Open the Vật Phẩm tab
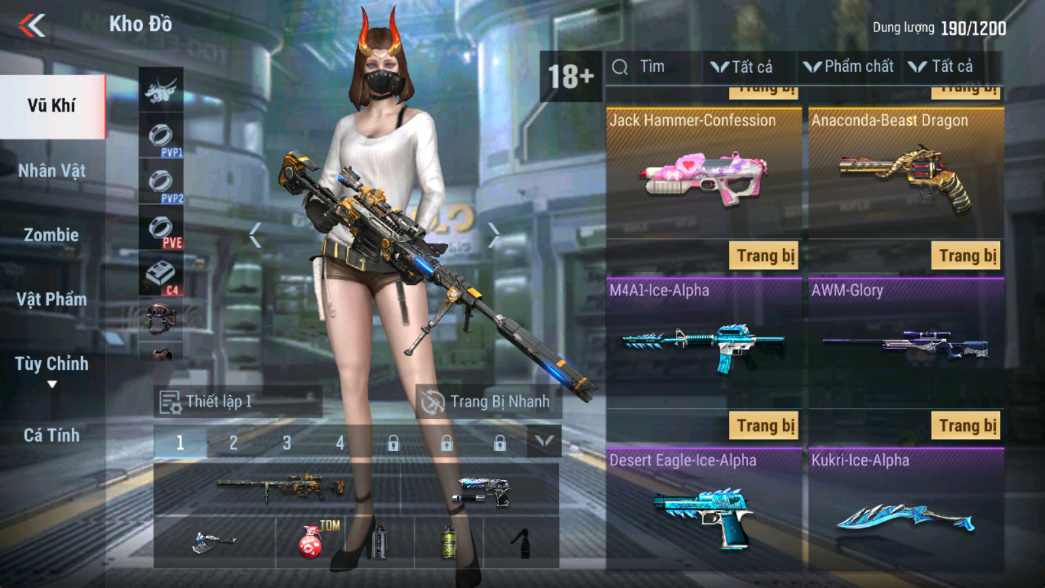 (x=52, y=299)
